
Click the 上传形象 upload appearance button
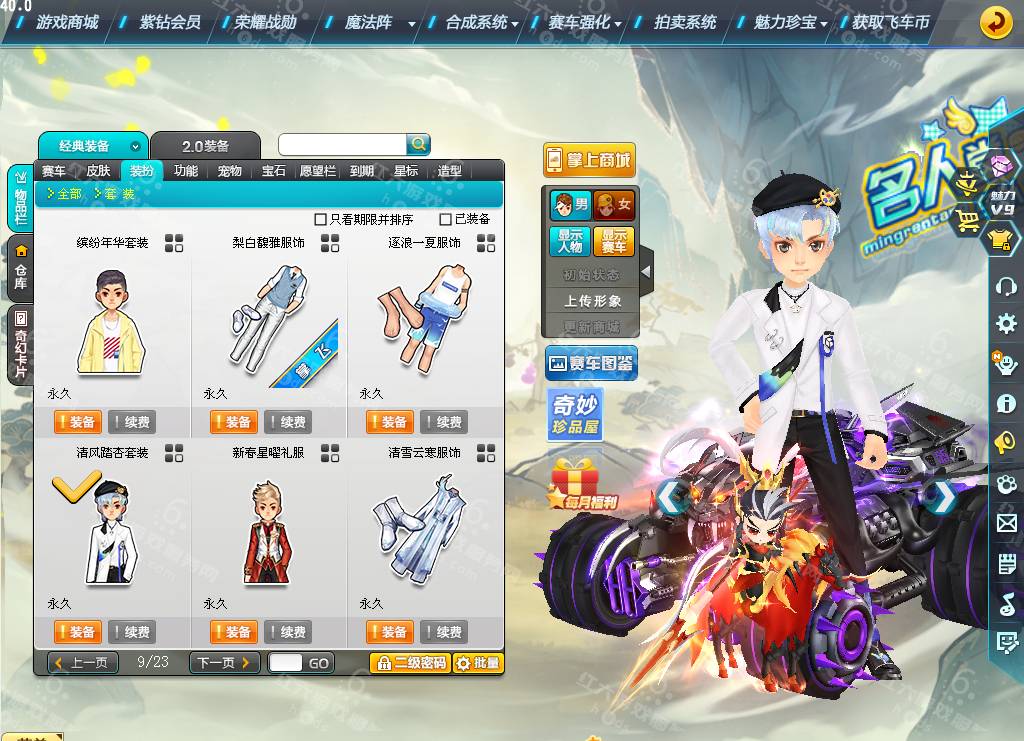592,301
